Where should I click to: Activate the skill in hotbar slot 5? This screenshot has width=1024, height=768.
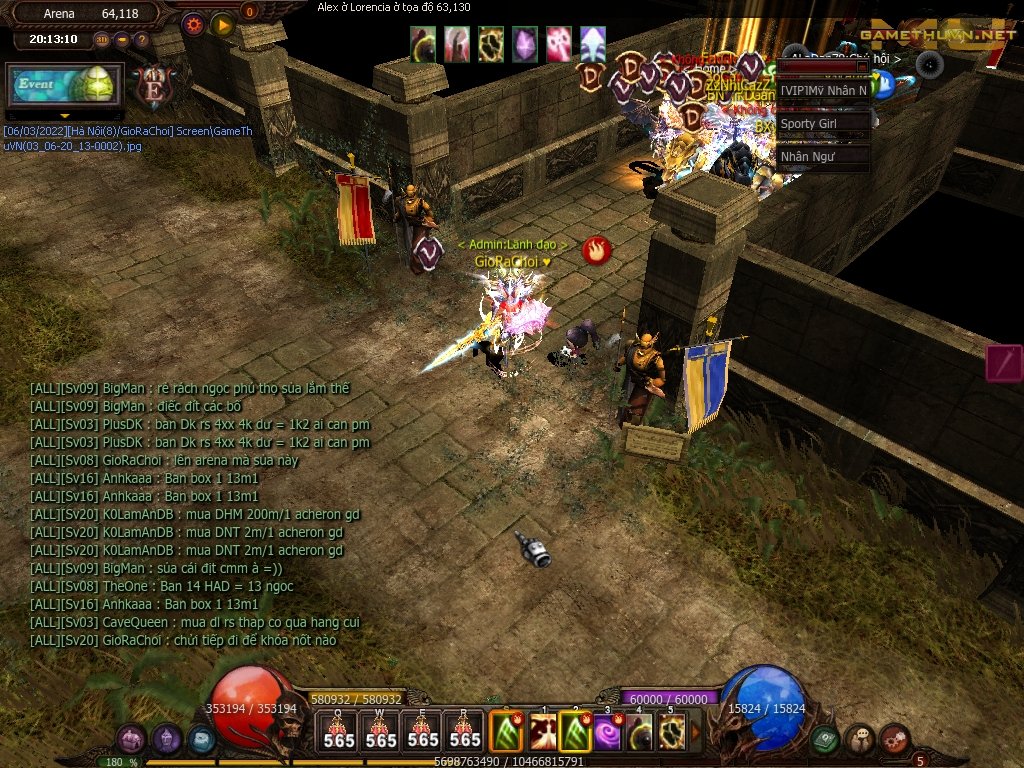(671, 732)
